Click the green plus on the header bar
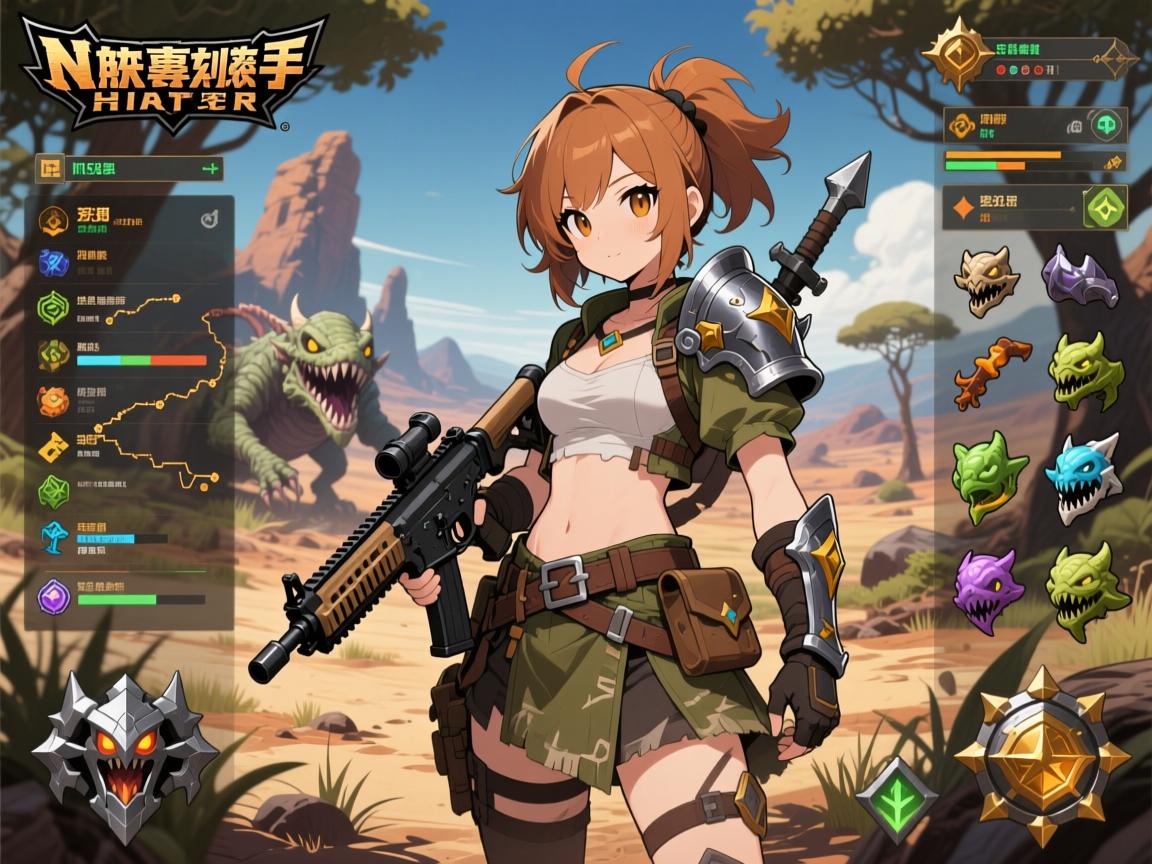The height and width of the screenshot is (864, 1152). pyautogui.click(x=209, y=169)
